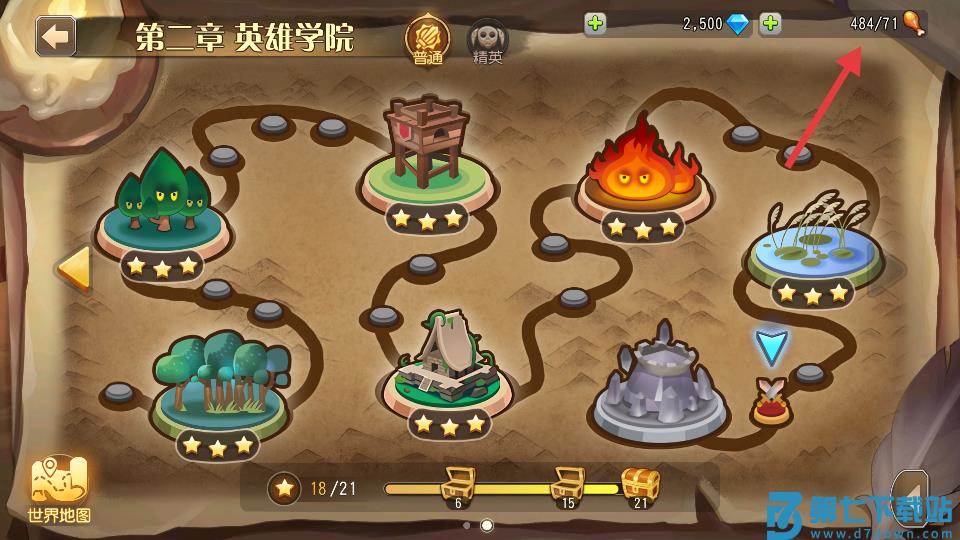This screenshot has width=960, height=540.
Task: Switch to the 精英 difficulty tab
Action: pyautogui.click(x=489, y=40)
